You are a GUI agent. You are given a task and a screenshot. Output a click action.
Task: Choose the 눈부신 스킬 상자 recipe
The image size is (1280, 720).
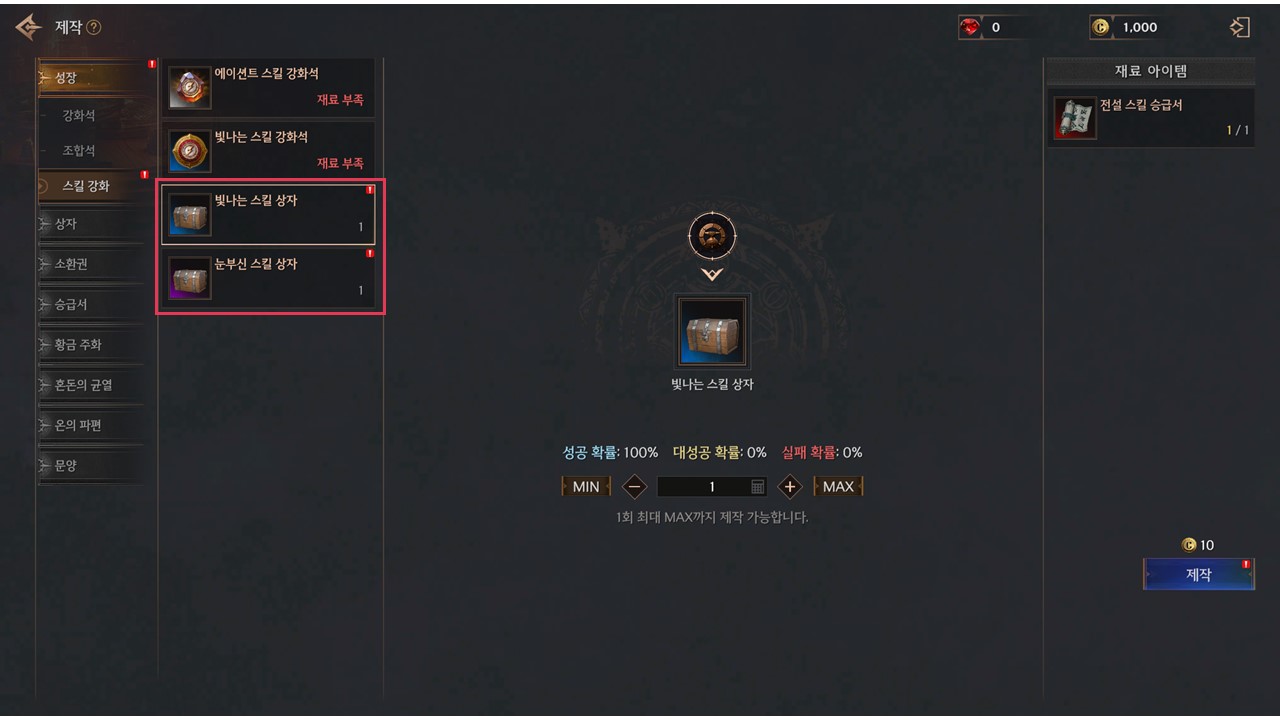(x=268, y=278)
